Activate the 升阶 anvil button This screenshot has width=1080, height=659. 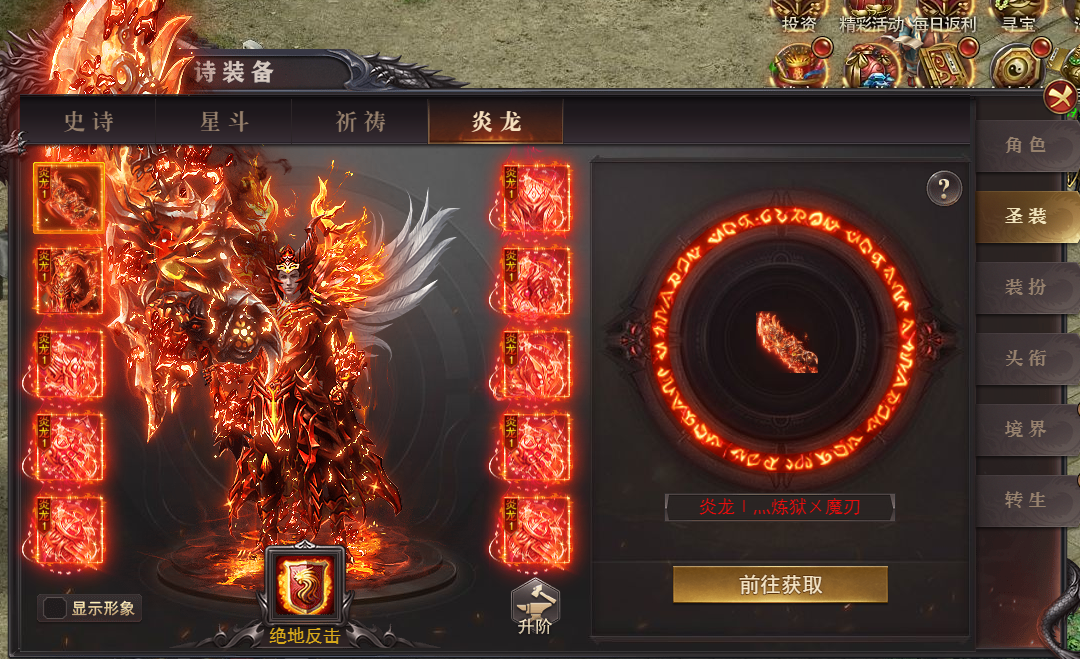click(x=535, y=607)
